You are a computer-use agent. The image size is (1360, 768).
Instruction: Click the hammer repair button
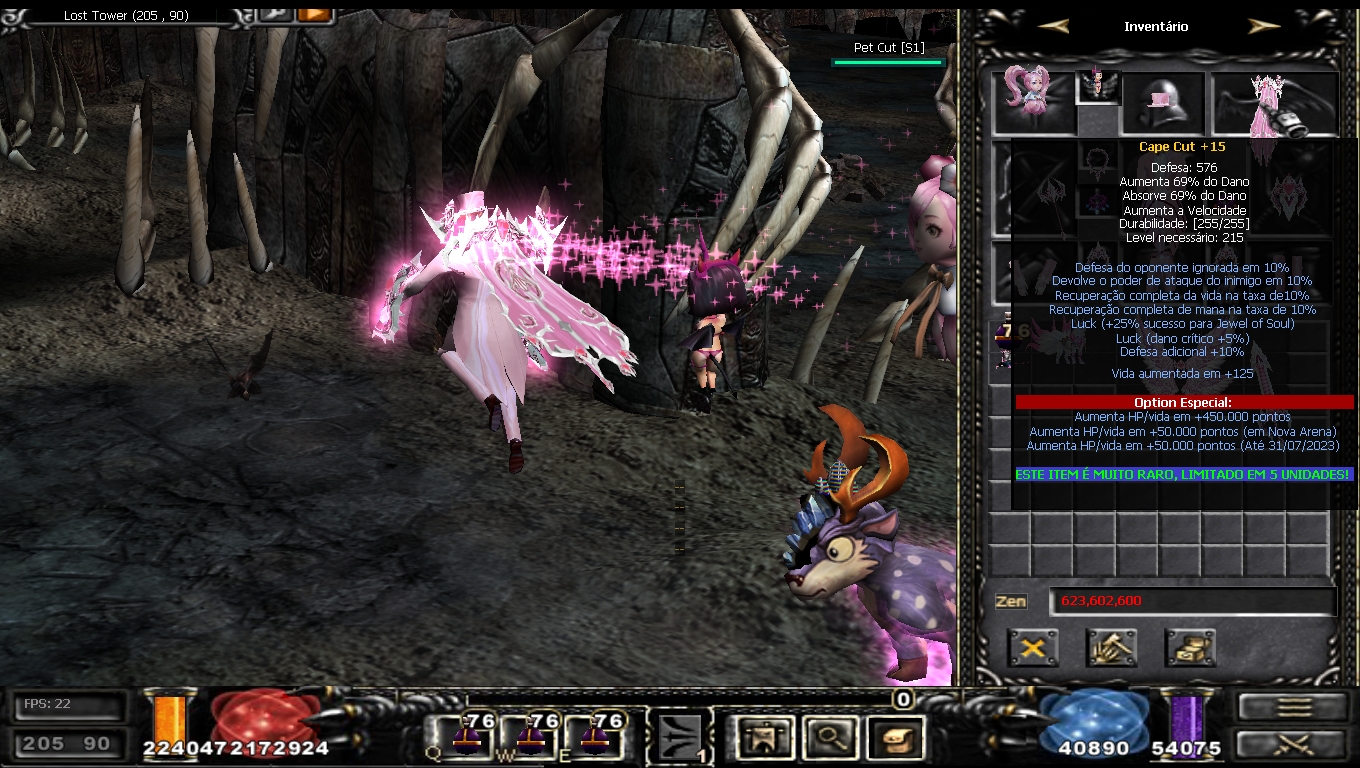click(x=1111, y=648)
